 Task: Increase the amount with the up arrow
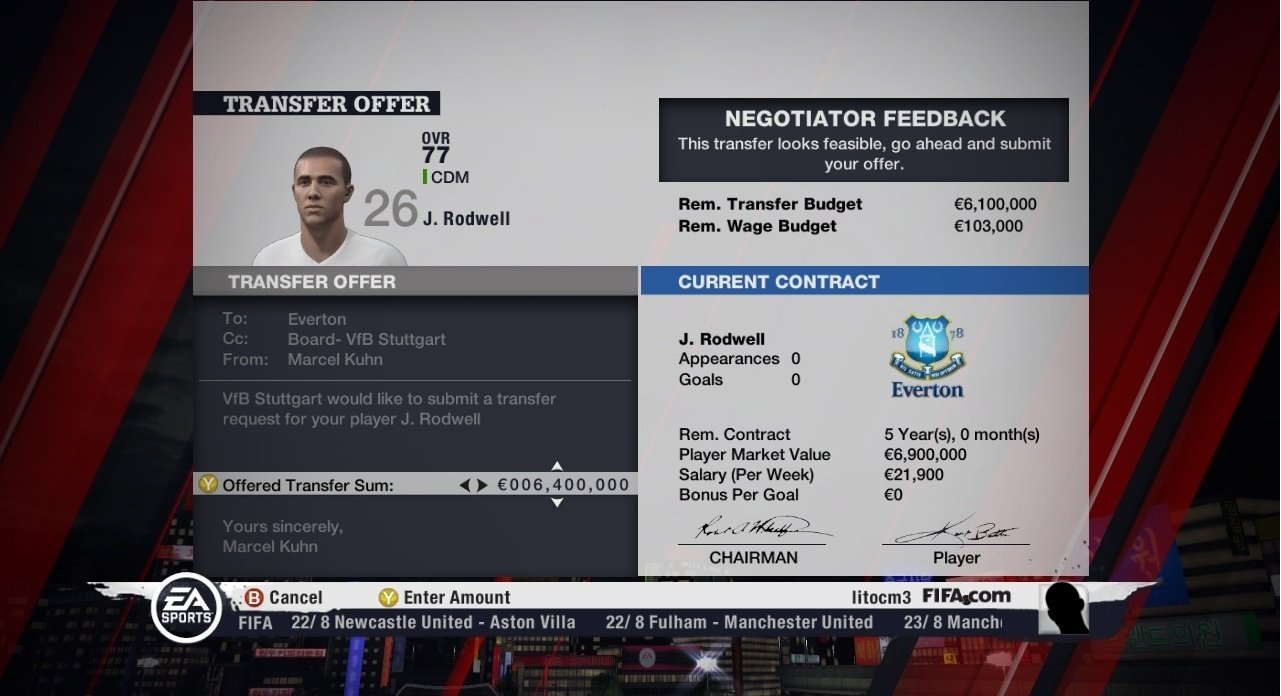click(x=557, y=466)
